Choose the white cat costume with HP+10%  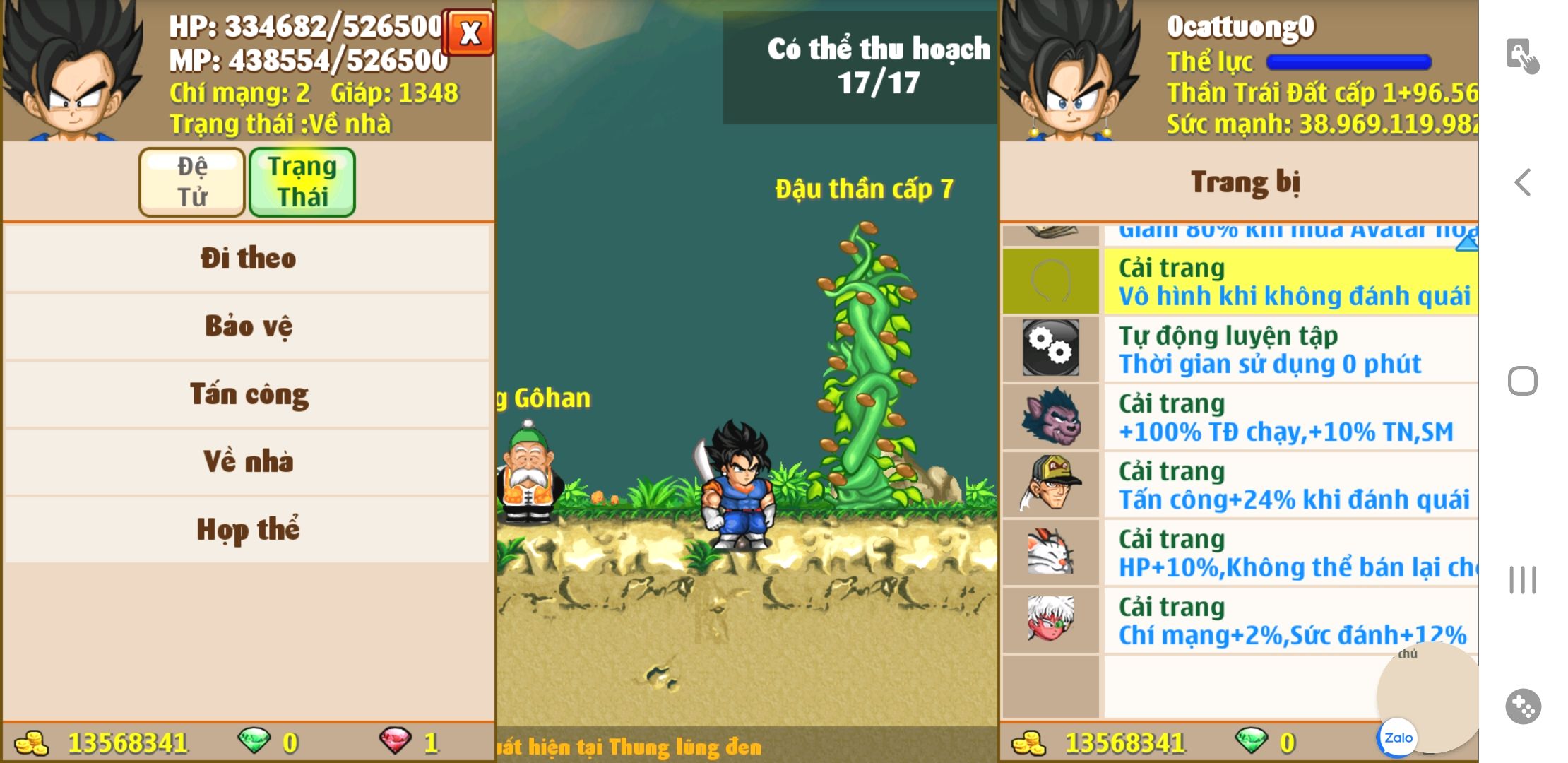coord(1240,552)
